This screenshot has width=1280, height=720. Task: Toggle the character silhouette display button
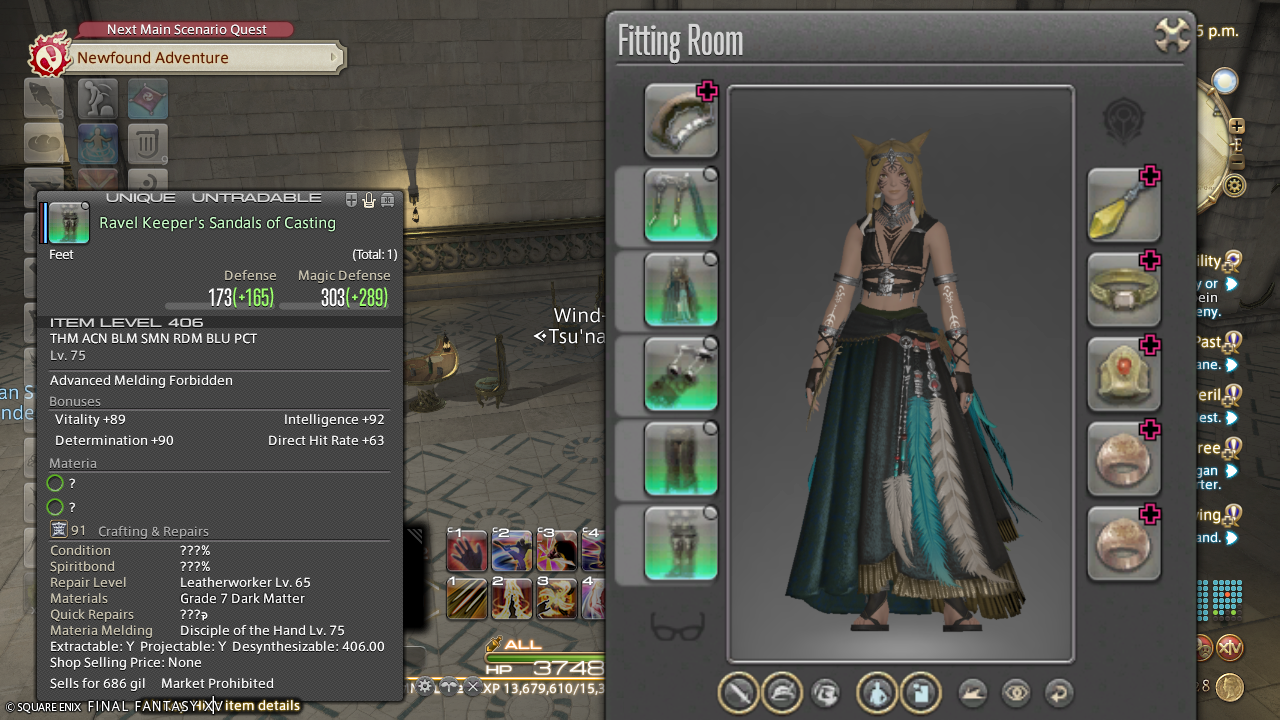(876, 692)
